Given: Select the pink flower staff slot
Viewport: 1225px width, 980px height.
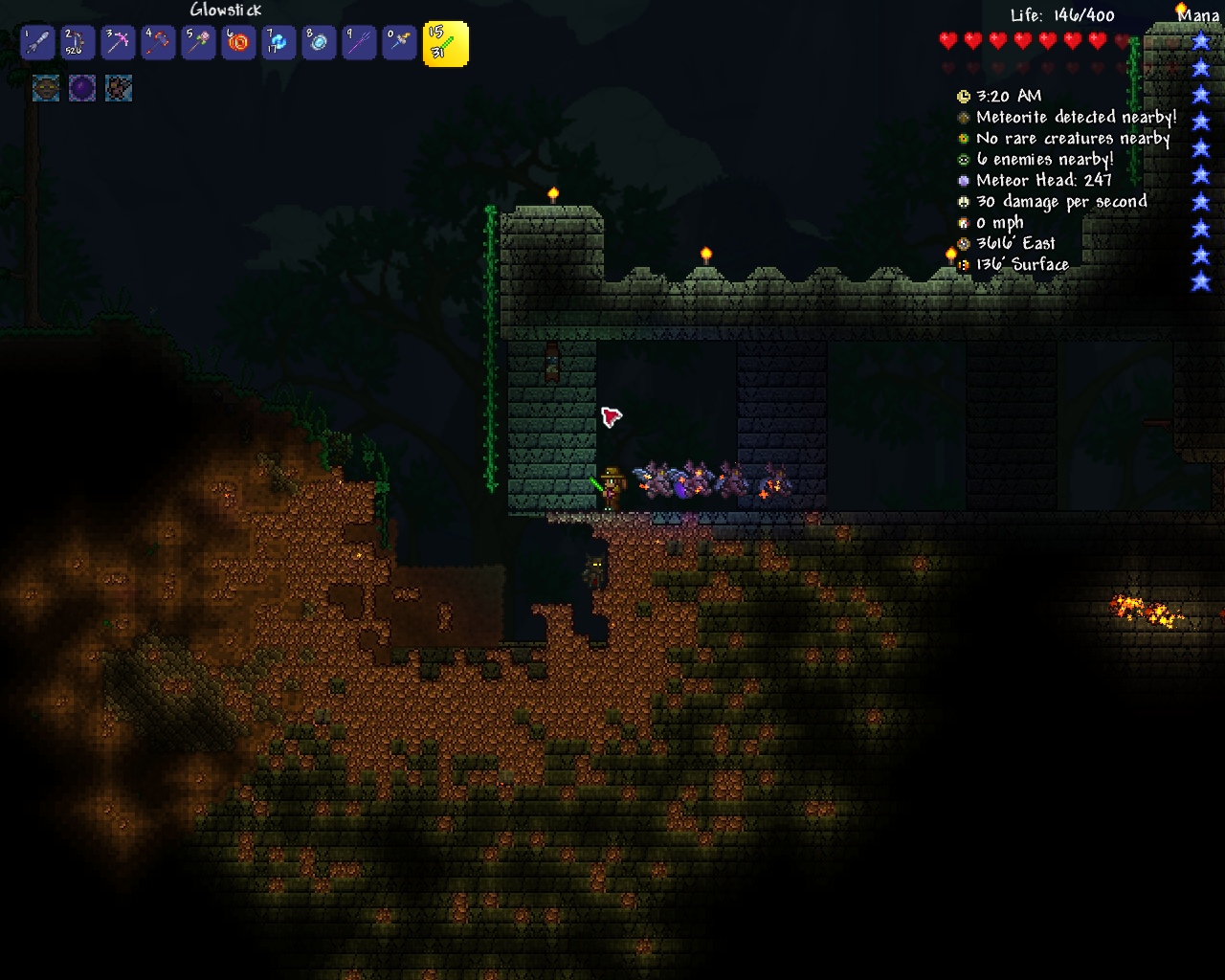Looking at the screenshot, I should click(x=198, y=43).
